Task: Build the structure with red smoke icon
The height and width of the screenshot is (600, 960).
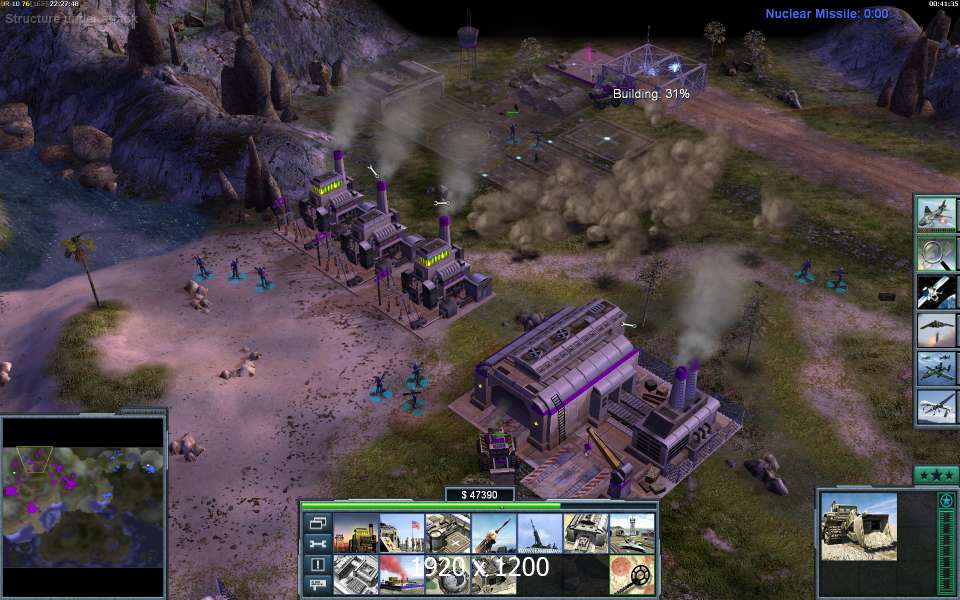Action: tap(401, 574)
